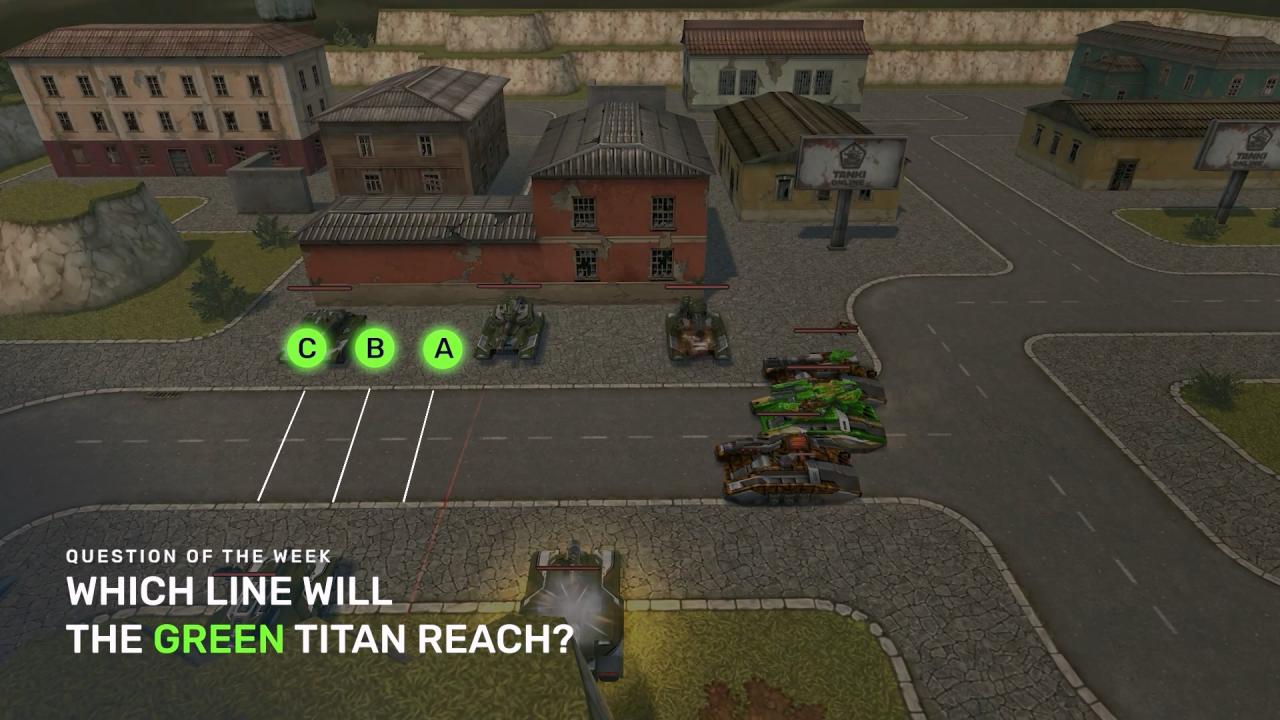The height and width of the screenshot is (720, 1280).
Task: Pick the green answer circle C
Action: [x=307, y=349]
